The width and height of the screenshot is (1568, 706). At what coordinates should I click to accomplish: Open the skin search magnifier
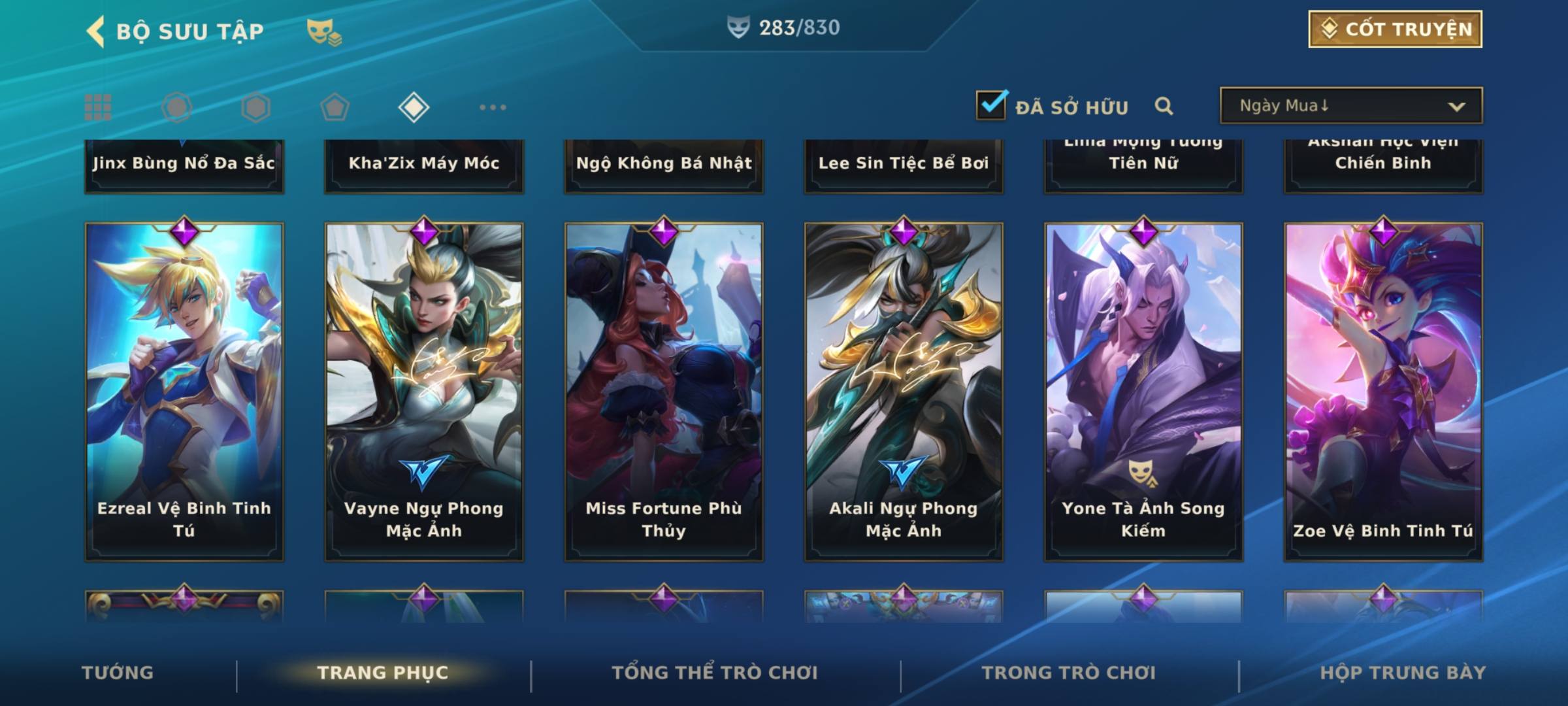pos(1164,106)
